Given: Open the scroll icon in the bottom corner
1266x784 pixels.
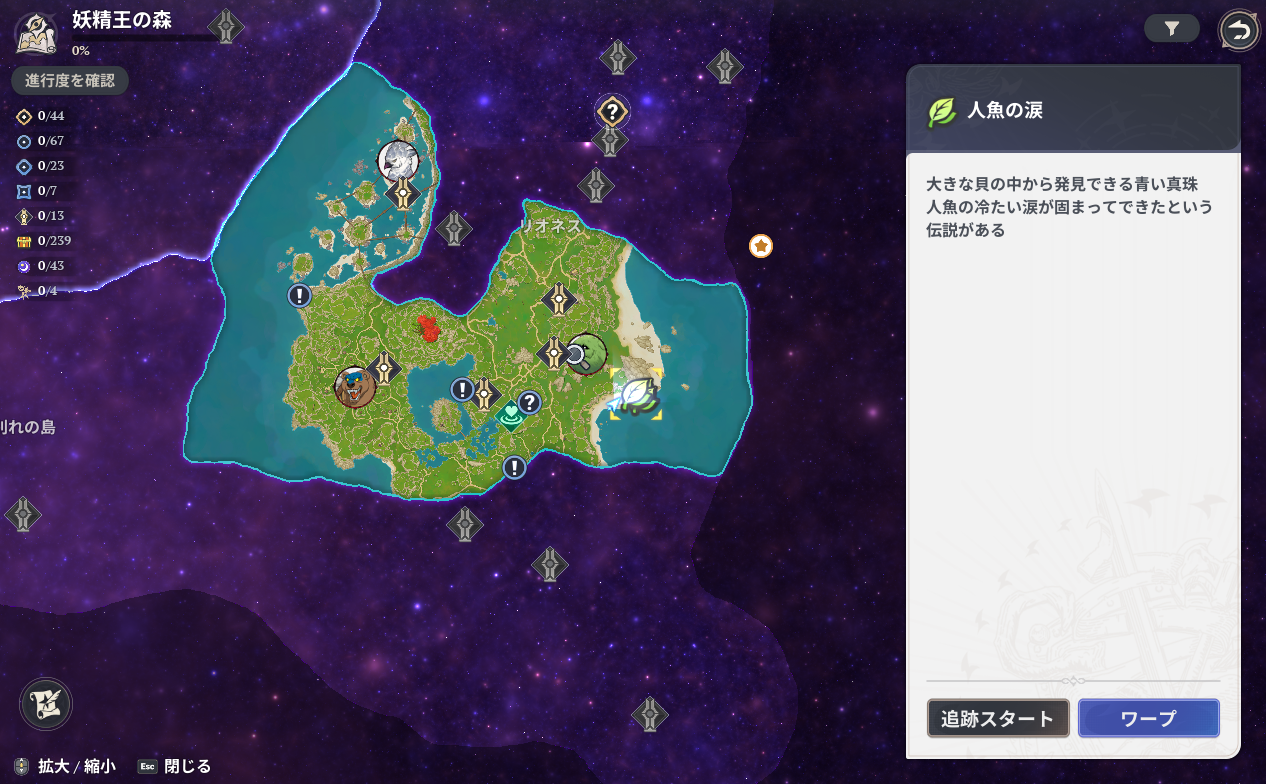Looking at the screenshot, I should point(46,703).
